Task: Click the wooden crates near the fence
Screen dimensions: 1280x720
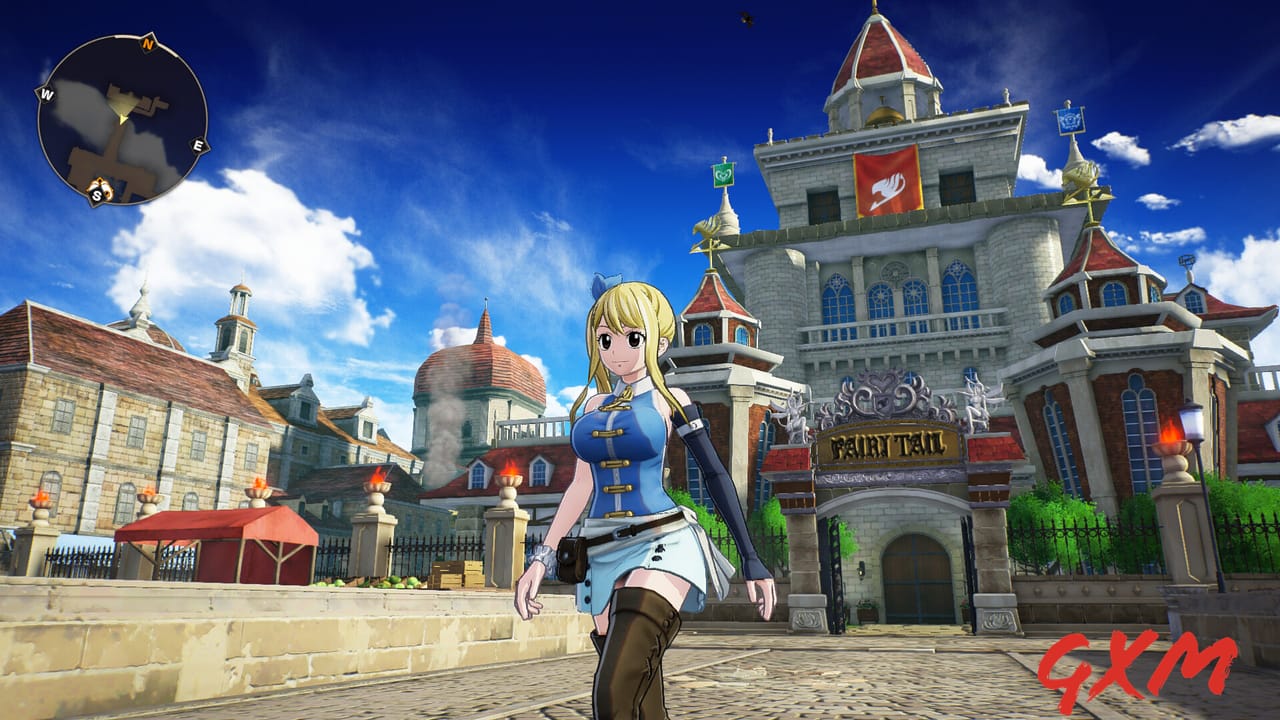Action: [457, 571]
